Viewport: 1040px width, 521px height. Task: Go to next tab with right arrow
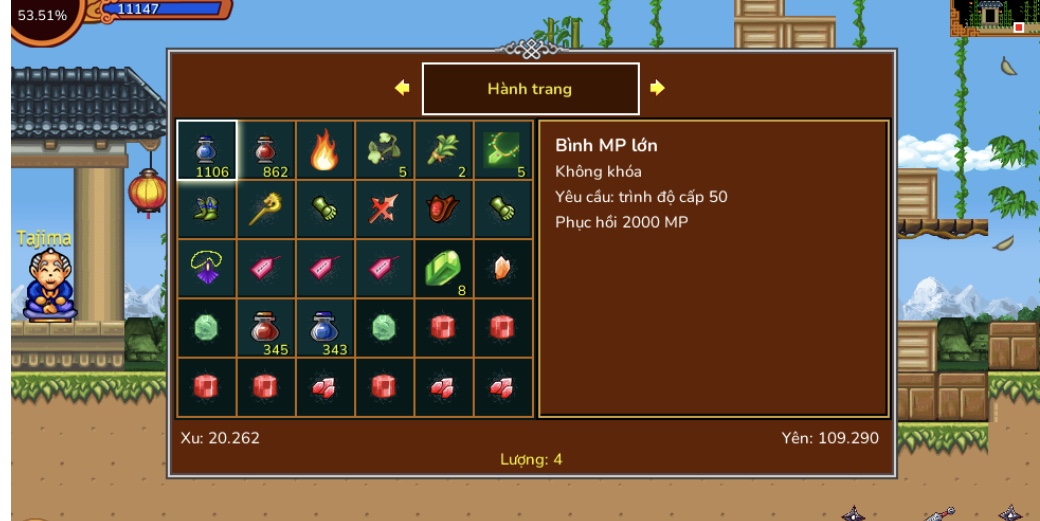[x=657, y=88]
